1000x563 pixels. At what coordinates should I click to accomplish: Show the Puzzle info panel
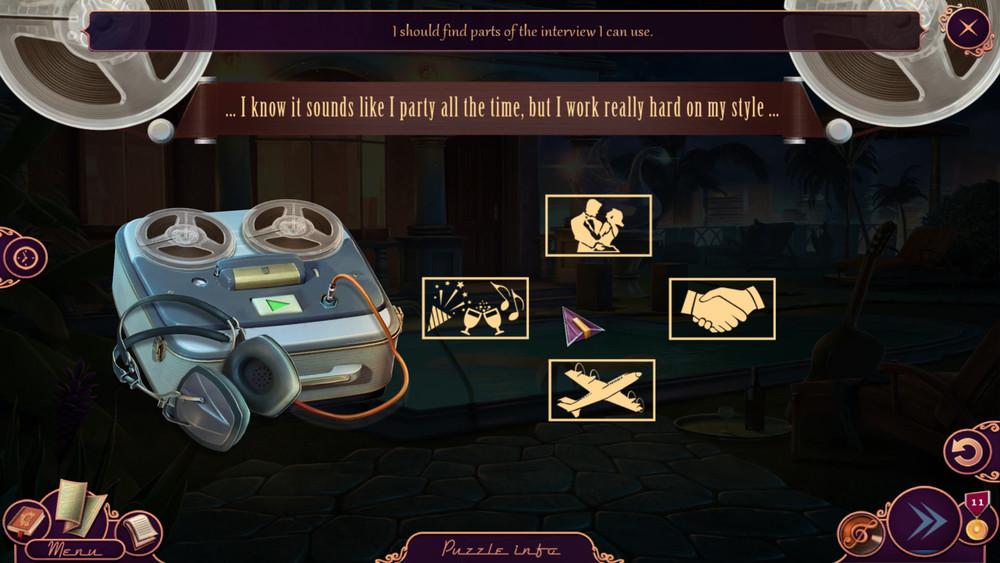click(x=501, y=549)
